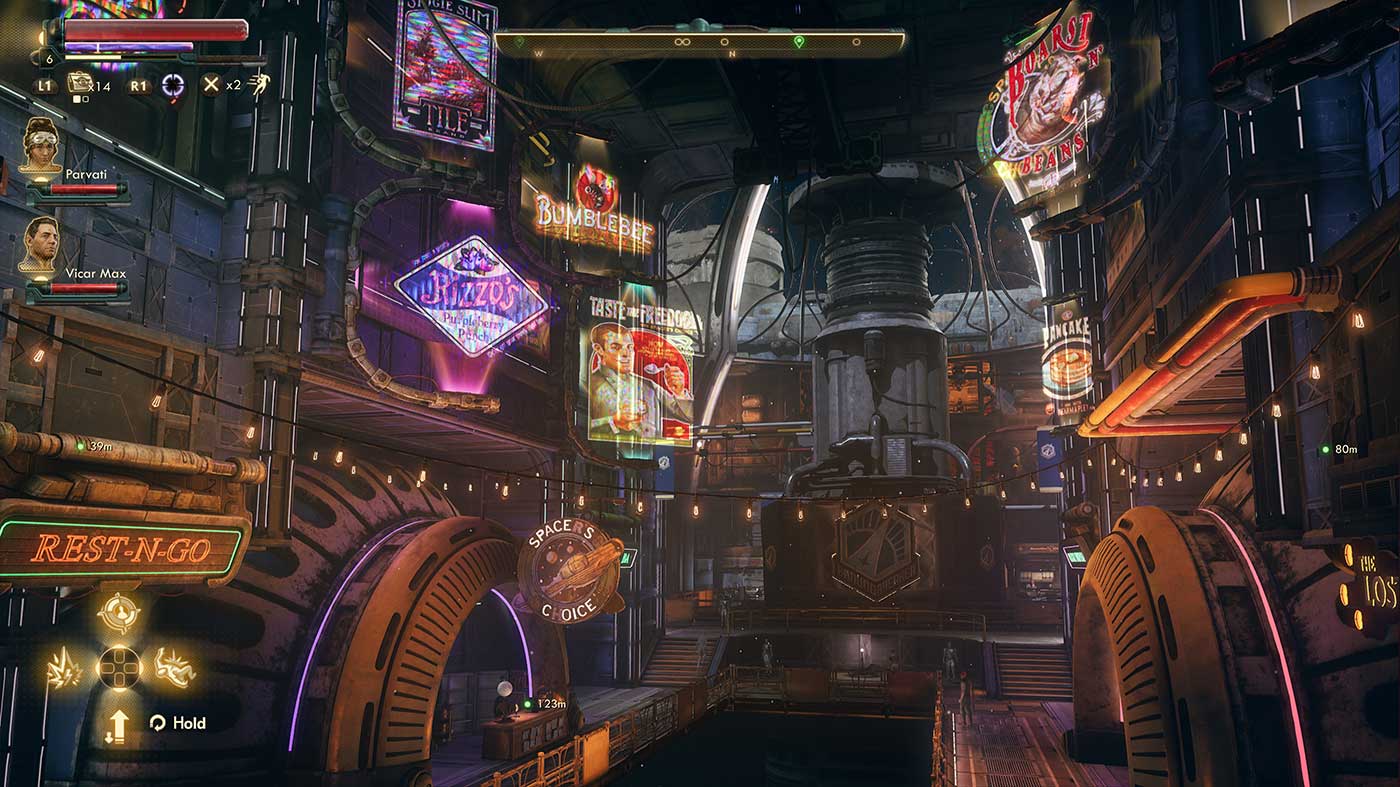Select the crosshair attack command icon above the d-pad
Viewport: 1400px width, 787px height.
(119, 611)
